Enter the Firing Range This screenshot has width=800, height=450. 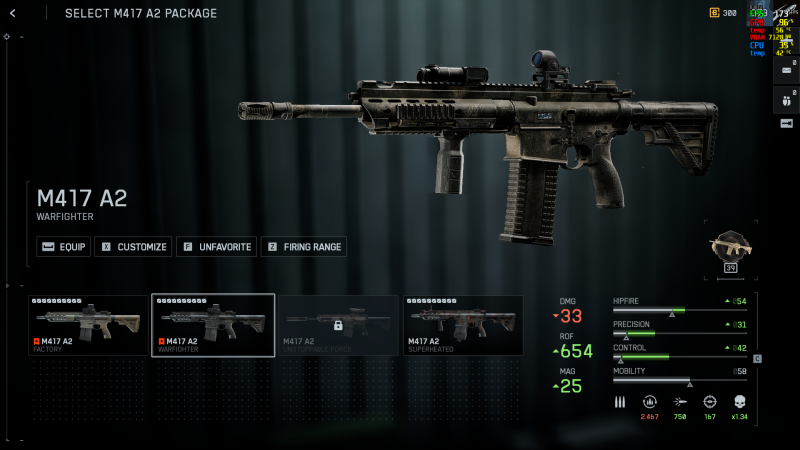[x=303, y=247]
